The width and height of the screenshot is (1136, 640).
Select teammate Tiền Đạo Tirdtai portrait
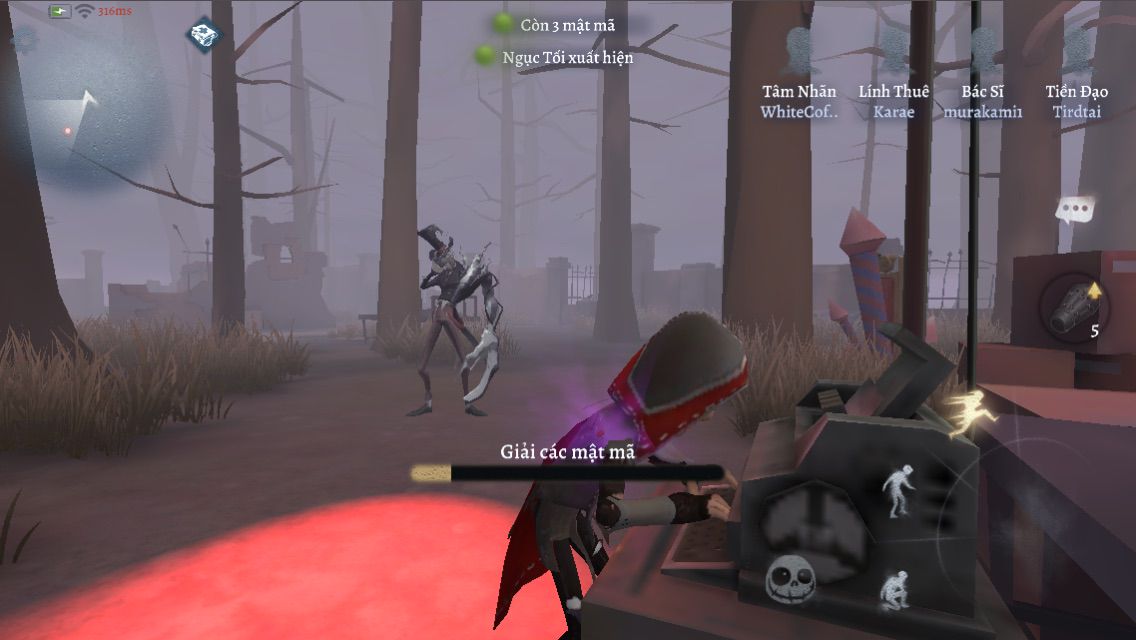1076,51
